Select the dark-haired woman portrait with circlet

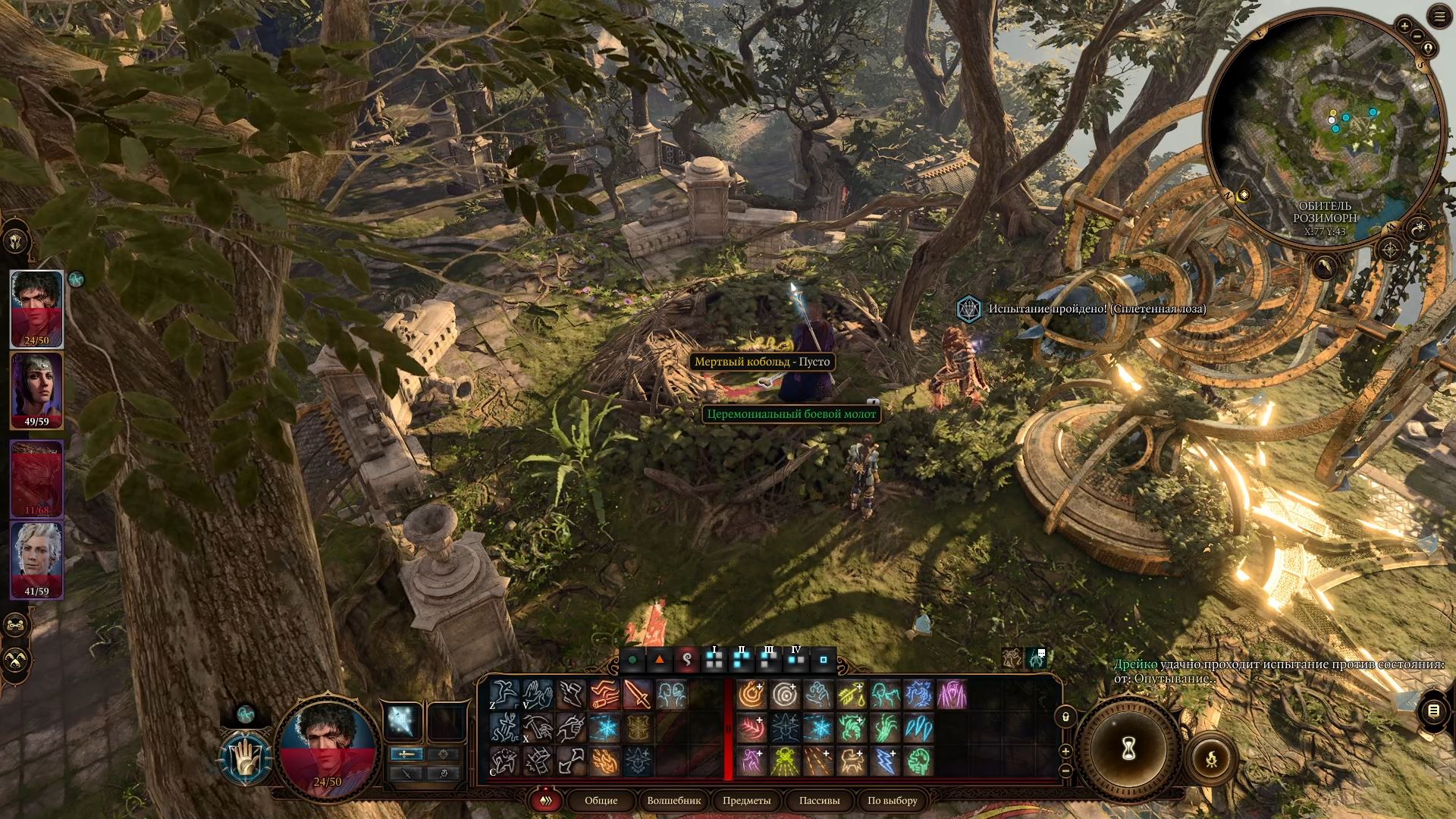tap(36, 390)
